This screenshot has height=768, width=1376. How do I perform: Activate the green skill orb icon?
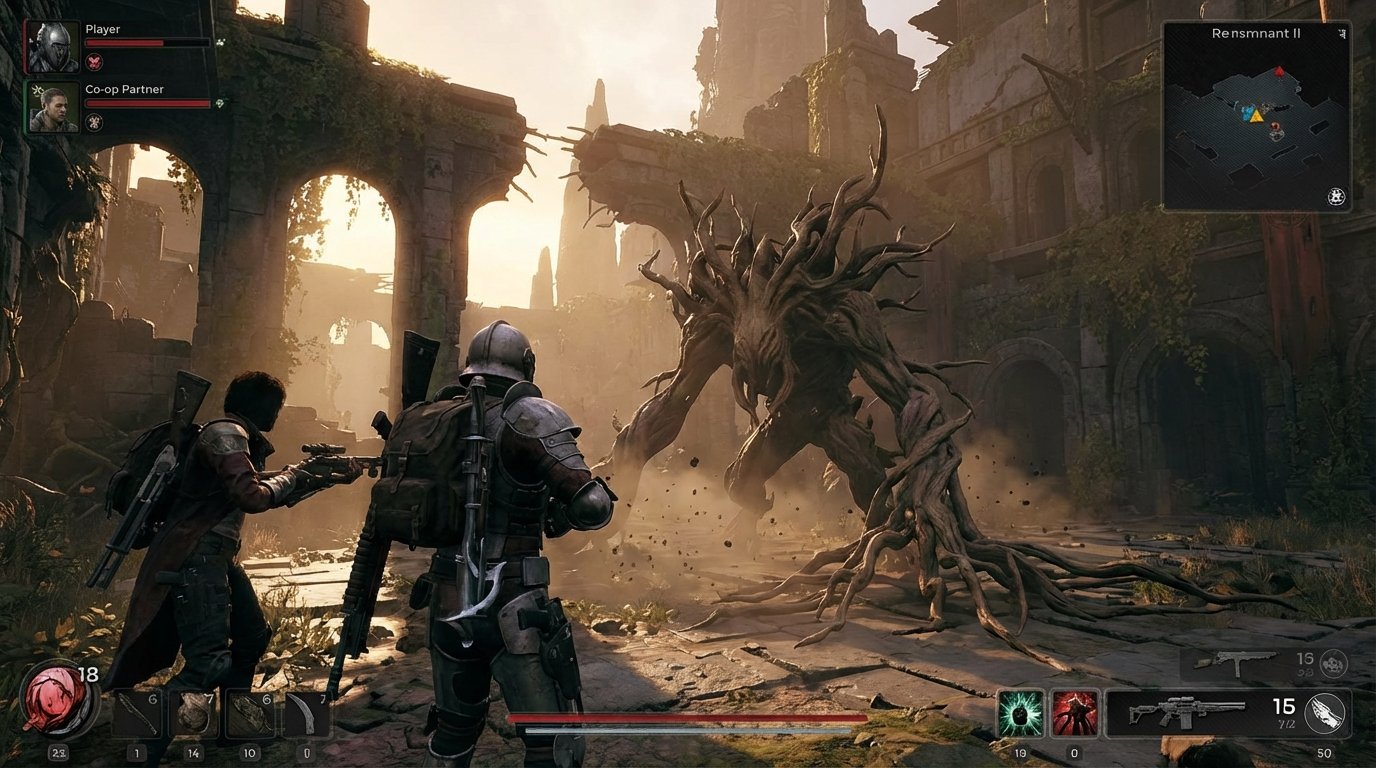tap(1020, 712)
